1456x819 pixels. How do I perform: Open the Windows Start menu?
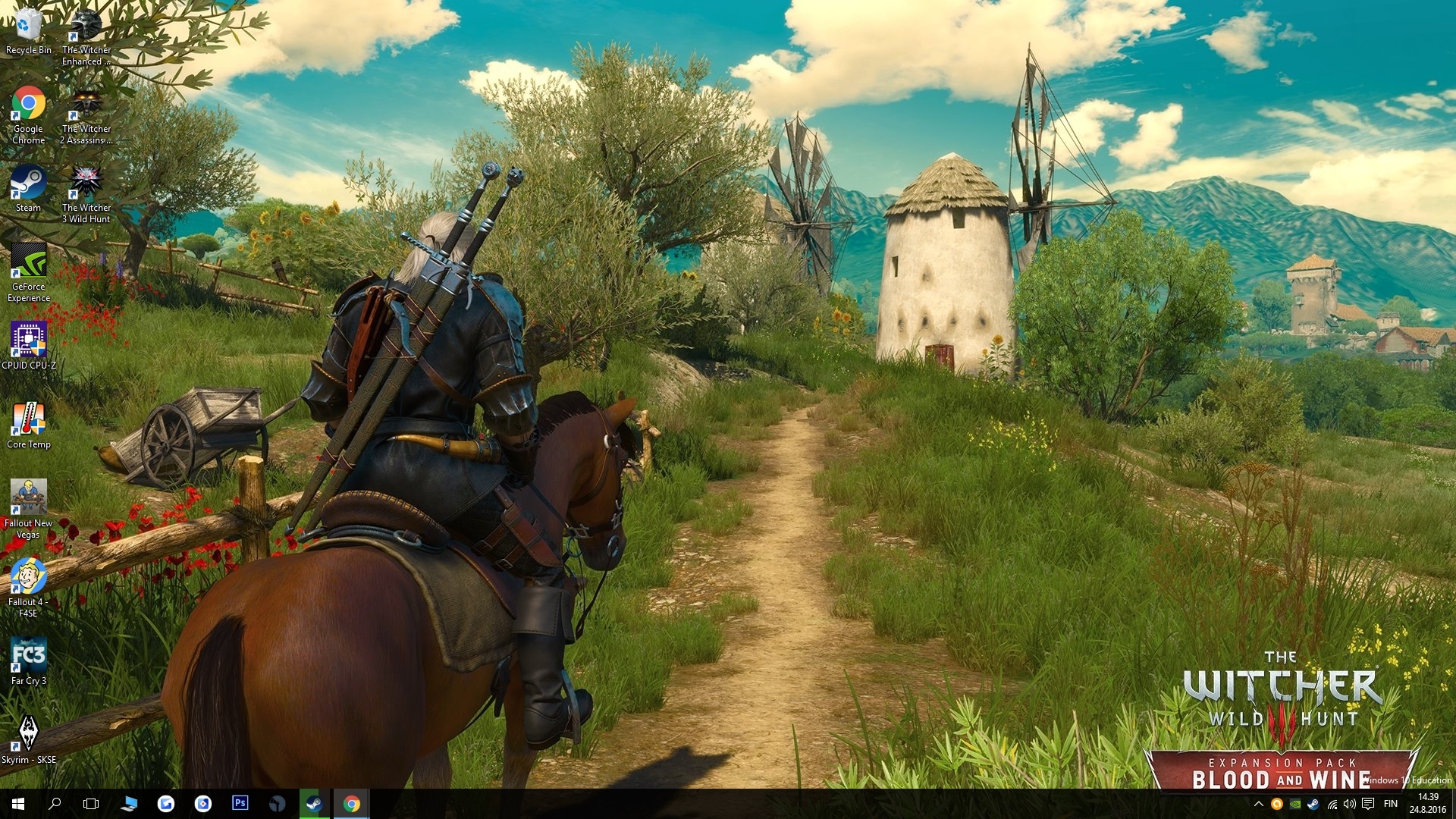tap(18, 804)
